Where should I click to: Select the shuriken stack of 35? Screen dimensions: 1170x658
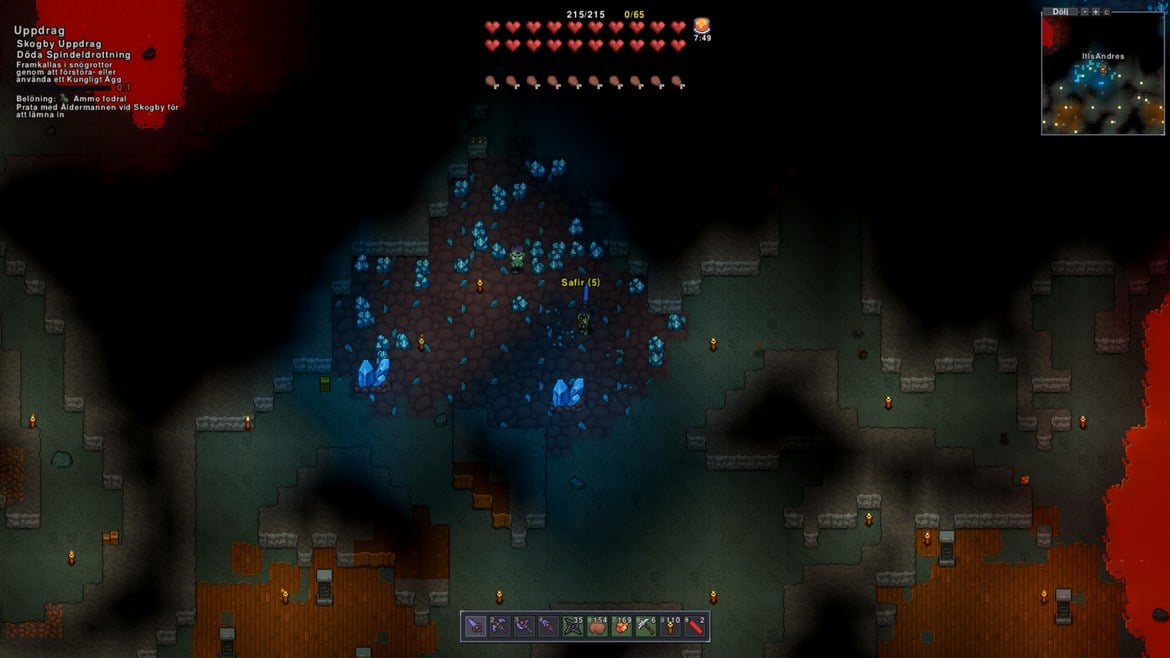click(x=576, y=626)
